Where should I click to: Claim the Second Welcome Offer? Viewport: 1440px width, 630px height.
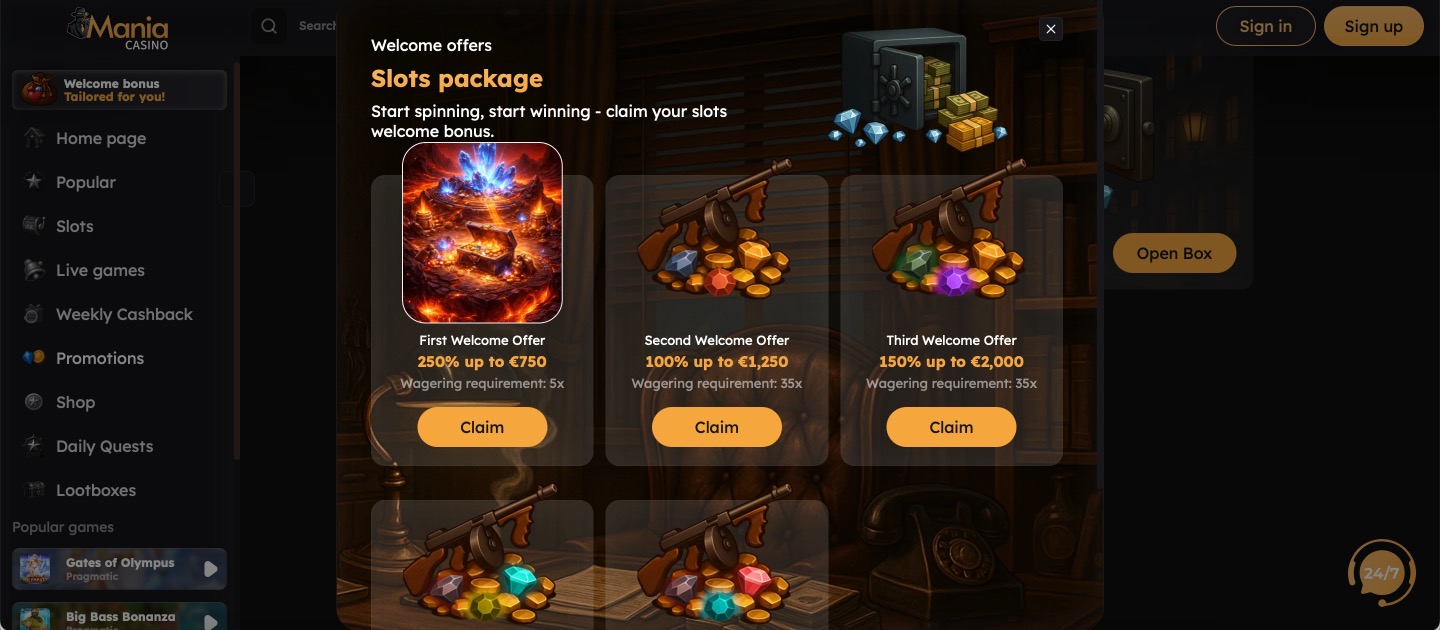pos(716,427)
